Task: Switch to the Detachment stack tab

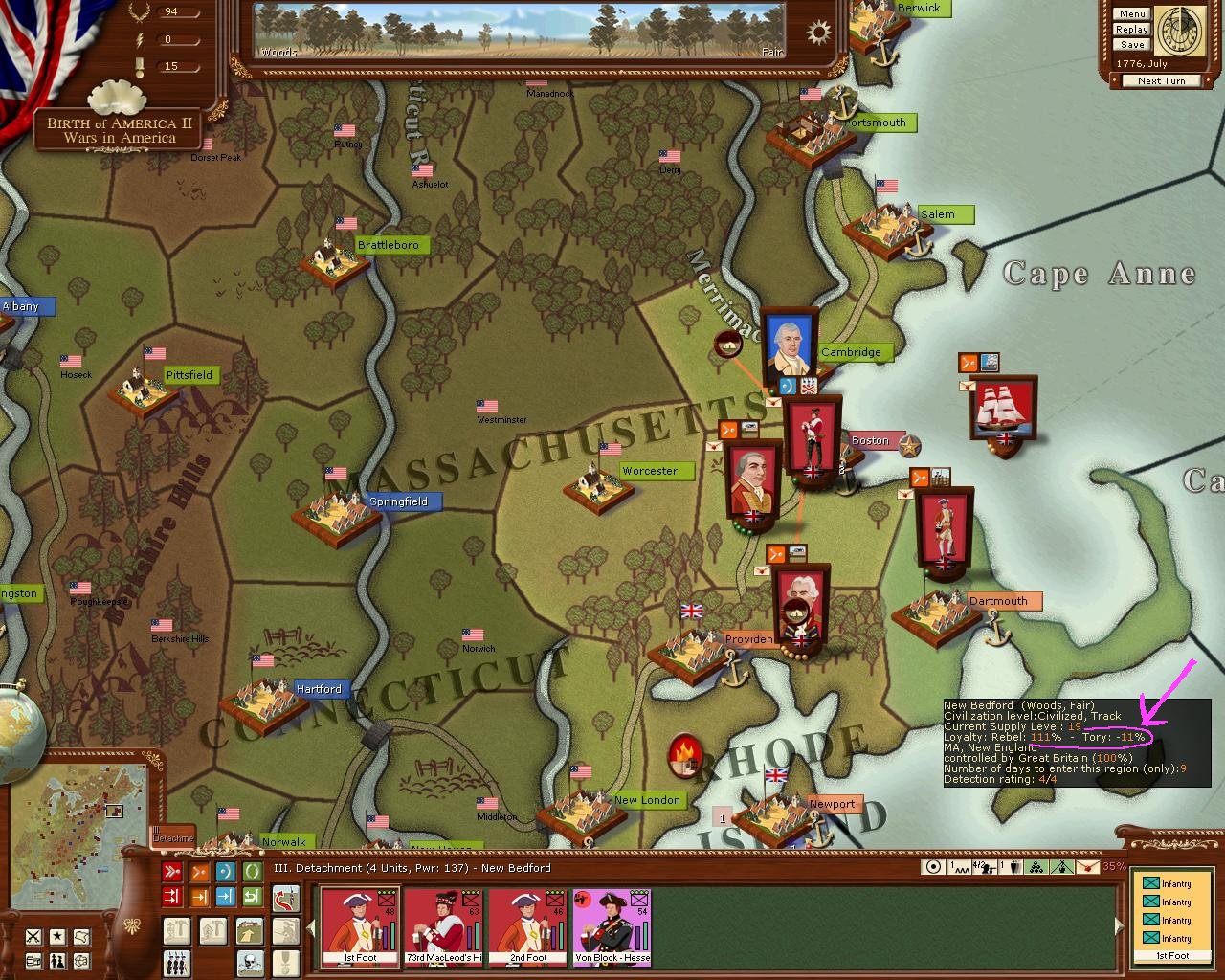Action: coord(173,836)
